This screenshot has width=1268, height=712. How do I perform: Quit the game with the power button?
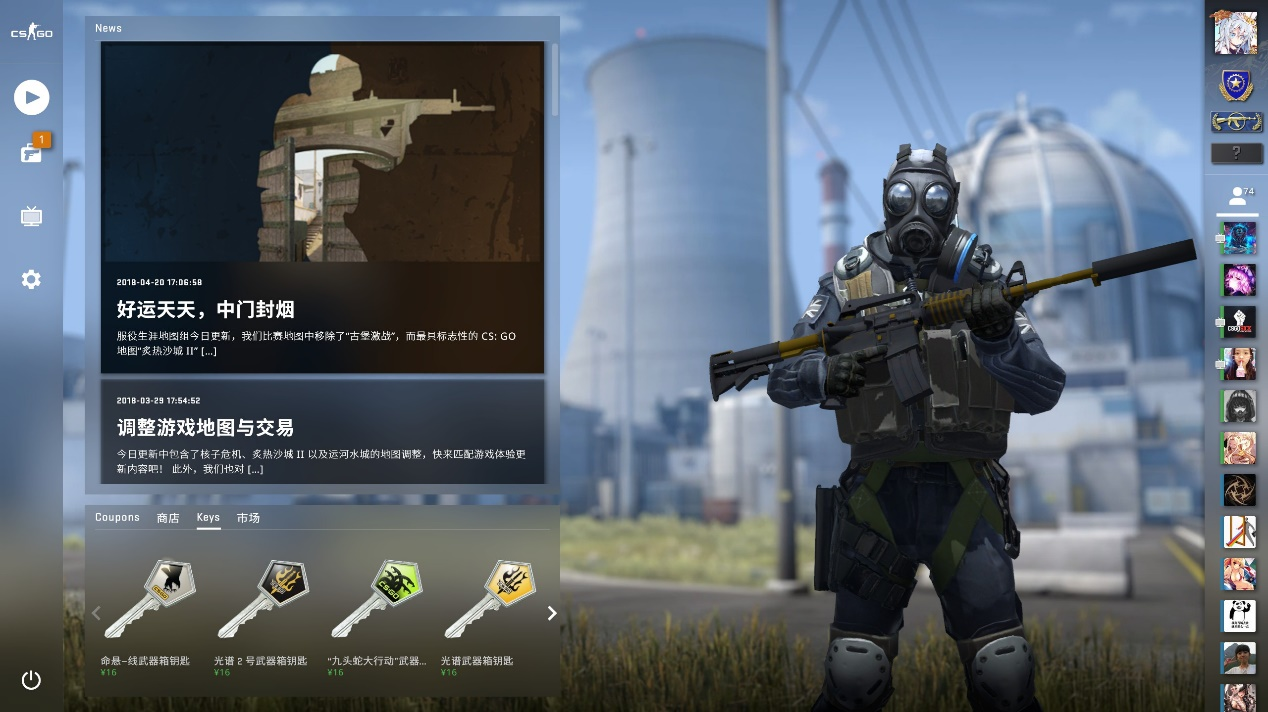tap(31, 680)
